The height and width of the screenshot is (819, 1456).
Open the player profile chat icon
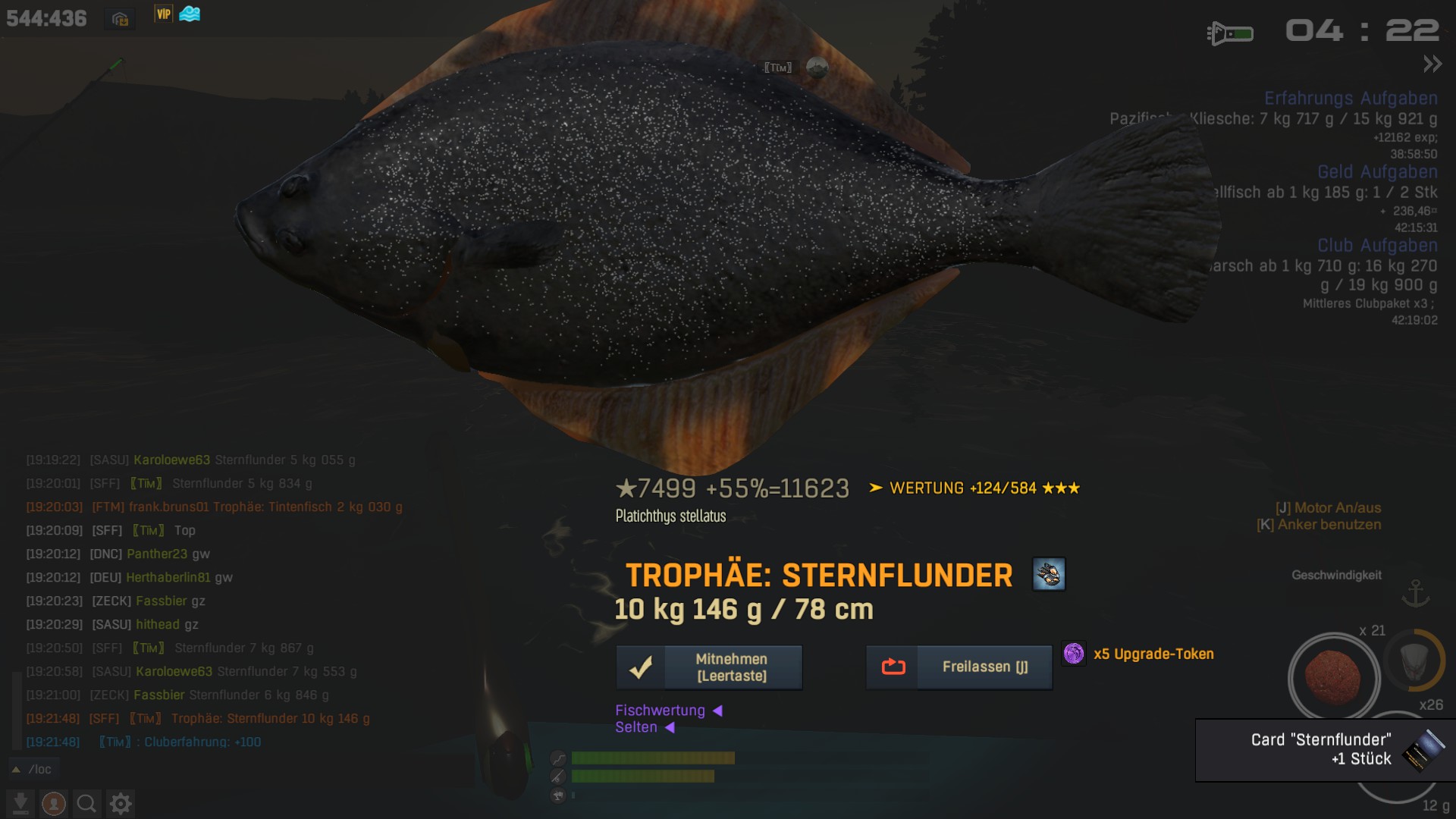pyautogui.click(x=53, y=803)
